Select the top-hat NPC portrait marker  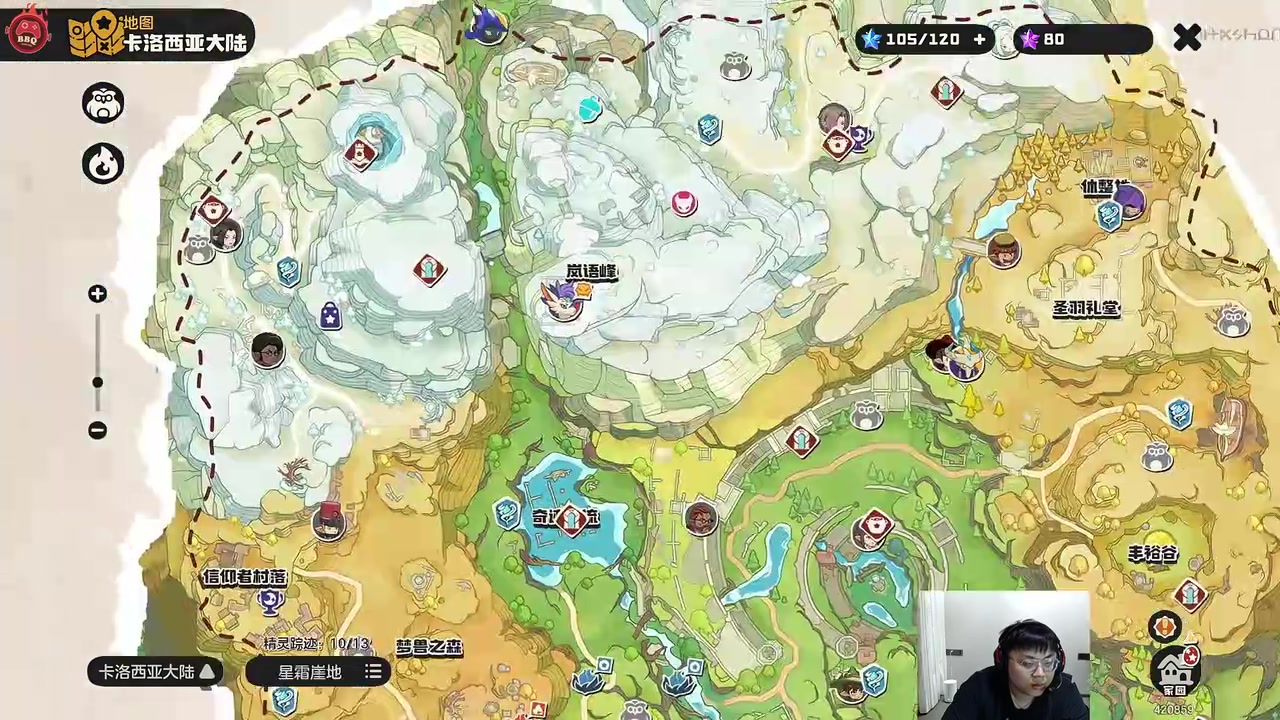point(328,521)
